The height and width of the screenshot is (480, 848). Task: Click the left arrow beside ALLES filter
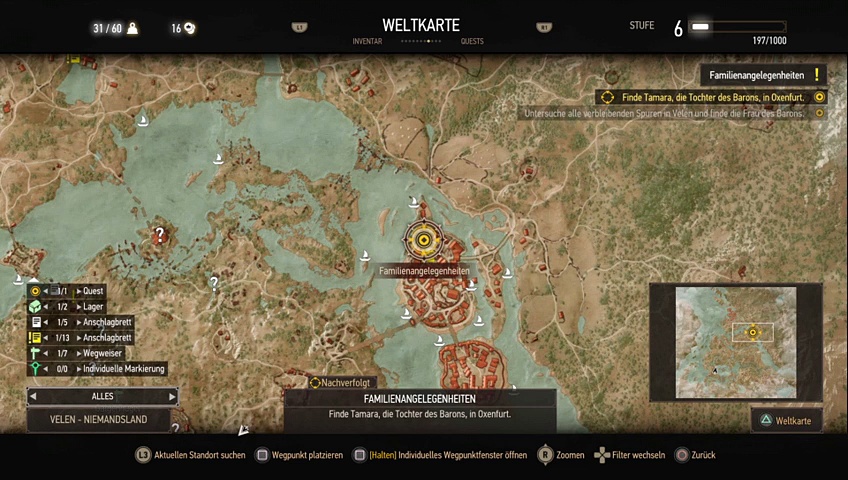pyautogui.click(x=33, y=397)
